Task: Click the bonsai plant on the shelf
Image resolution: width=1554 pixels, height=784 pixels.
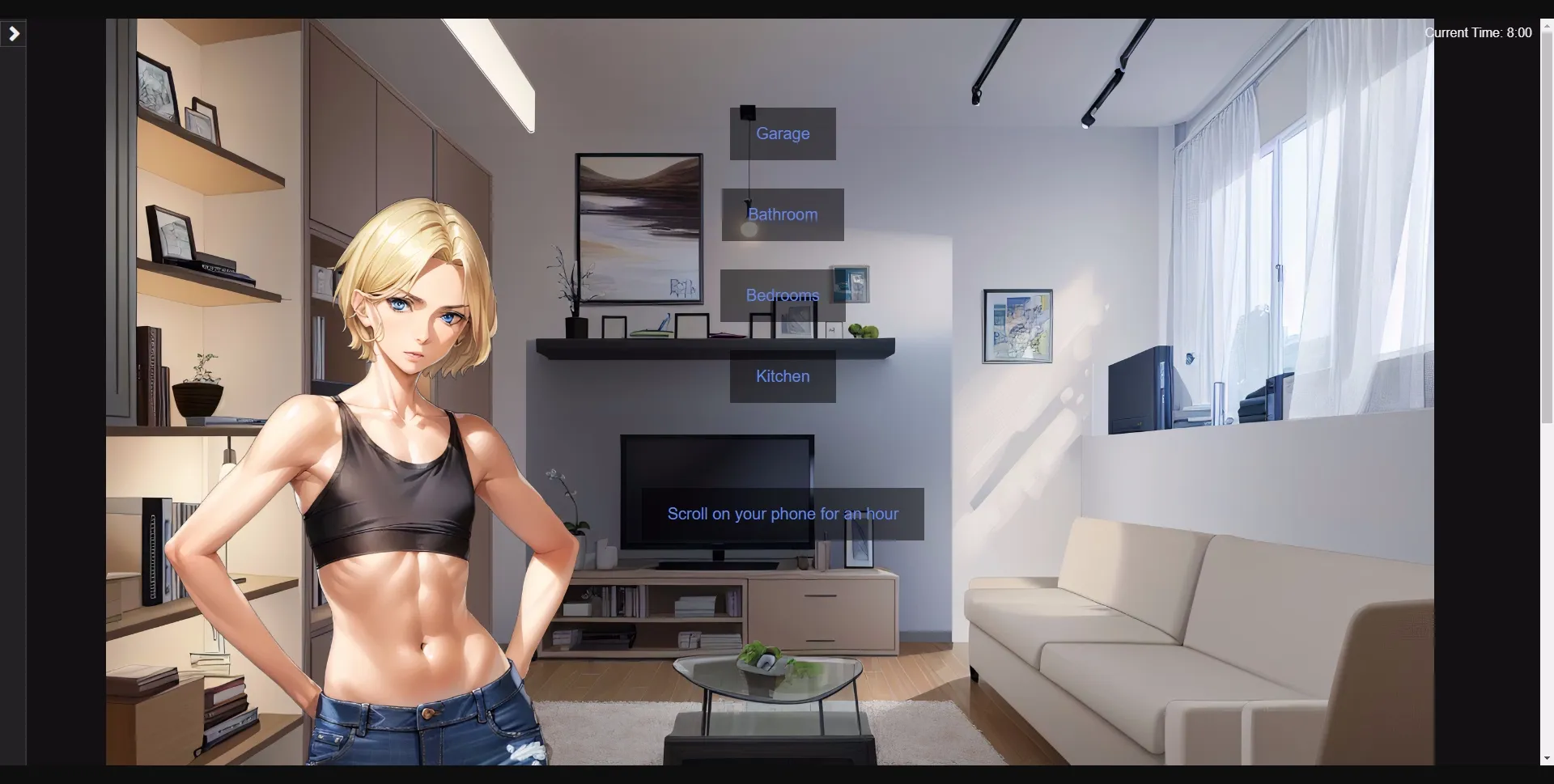Action: 197,388
